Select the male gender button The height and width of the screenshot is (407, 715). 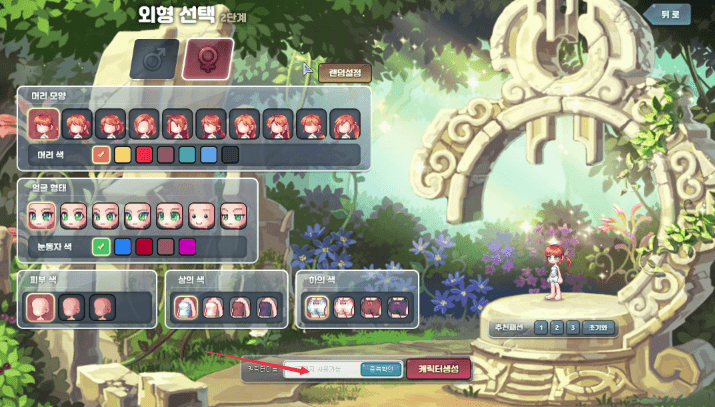[x=154, y=59]
